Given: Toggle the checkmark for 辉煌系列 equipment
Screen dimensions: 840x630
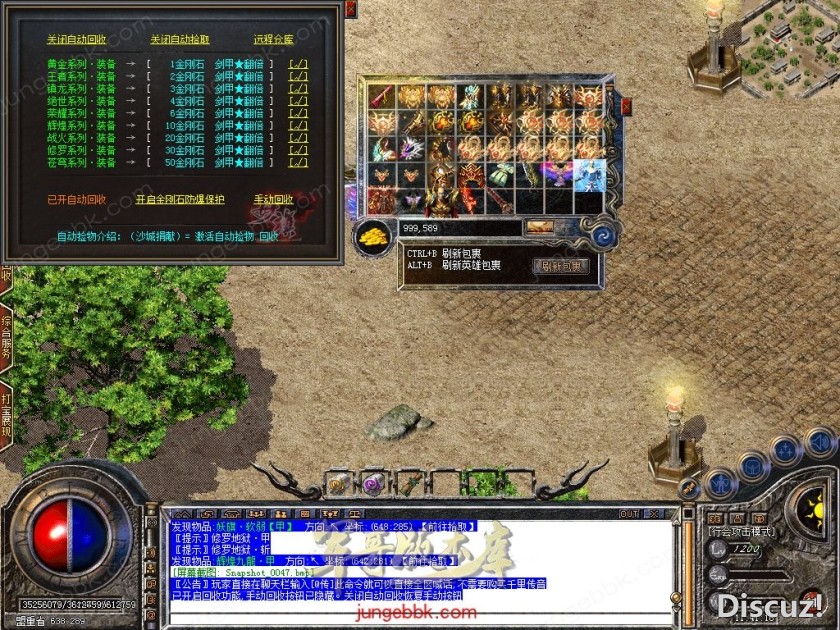Looking at the screenshot, I should click(298, 126).
